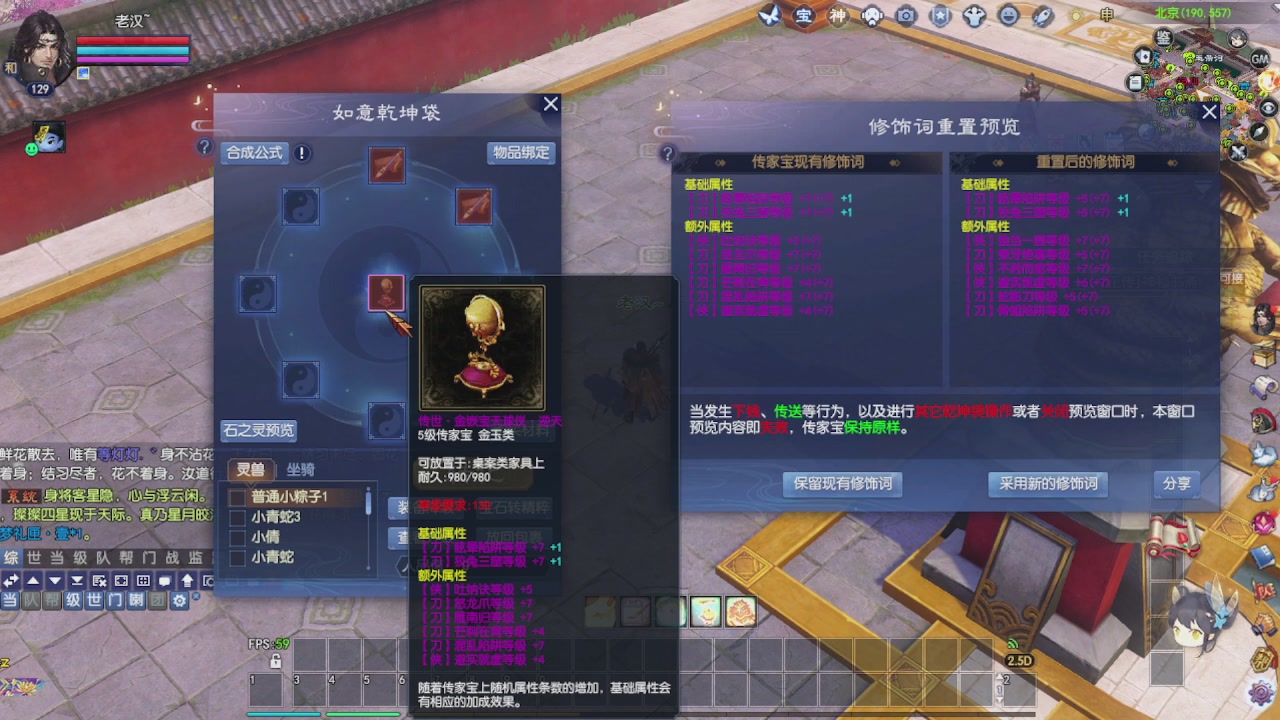Open chat settings via the gear icon
The height and width of the screenshot is (720, 1280).
[178, 601]
